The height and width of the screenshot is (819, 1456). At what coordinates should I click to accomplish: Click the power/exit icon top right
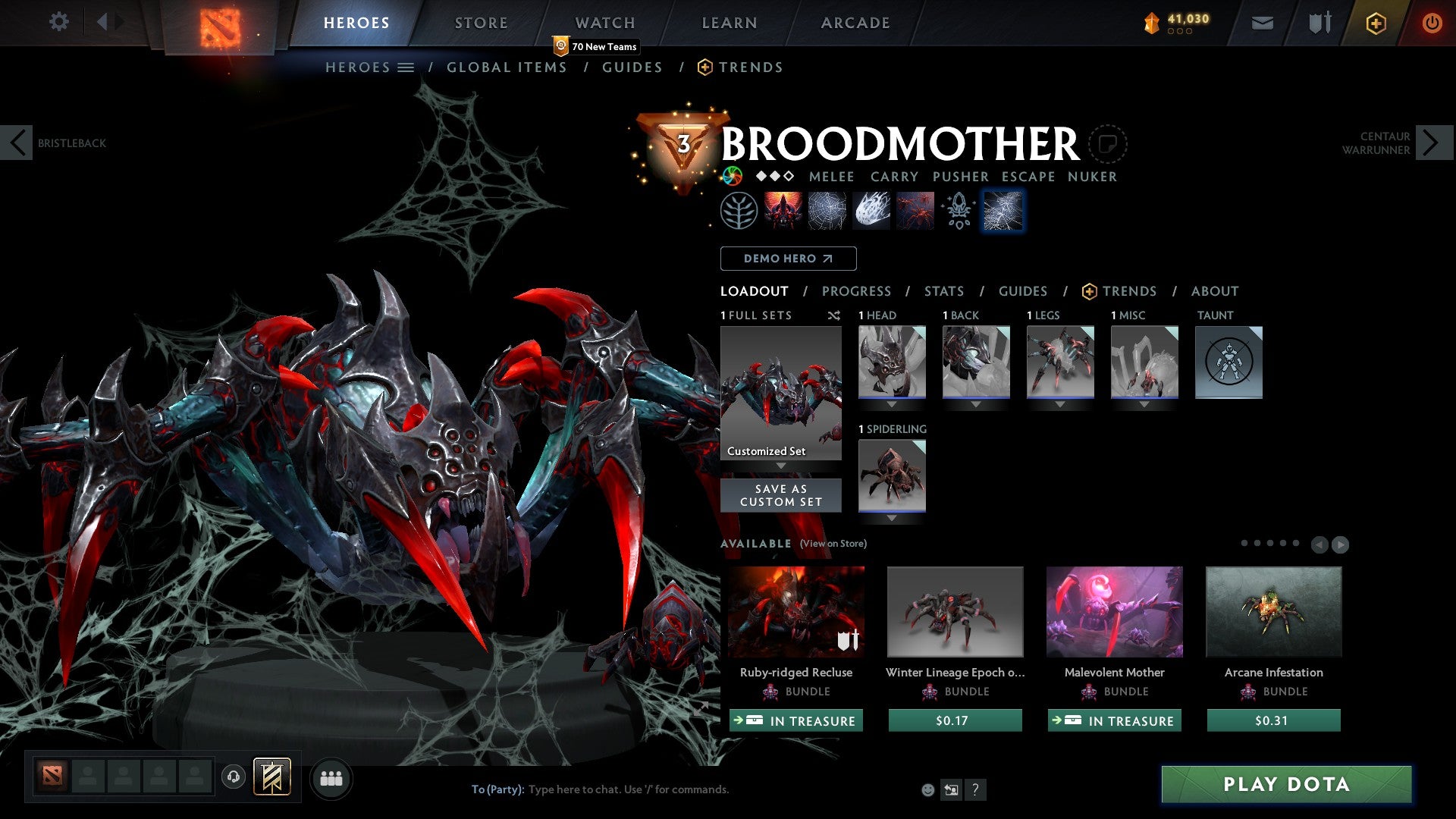(x=1432, y=22)
